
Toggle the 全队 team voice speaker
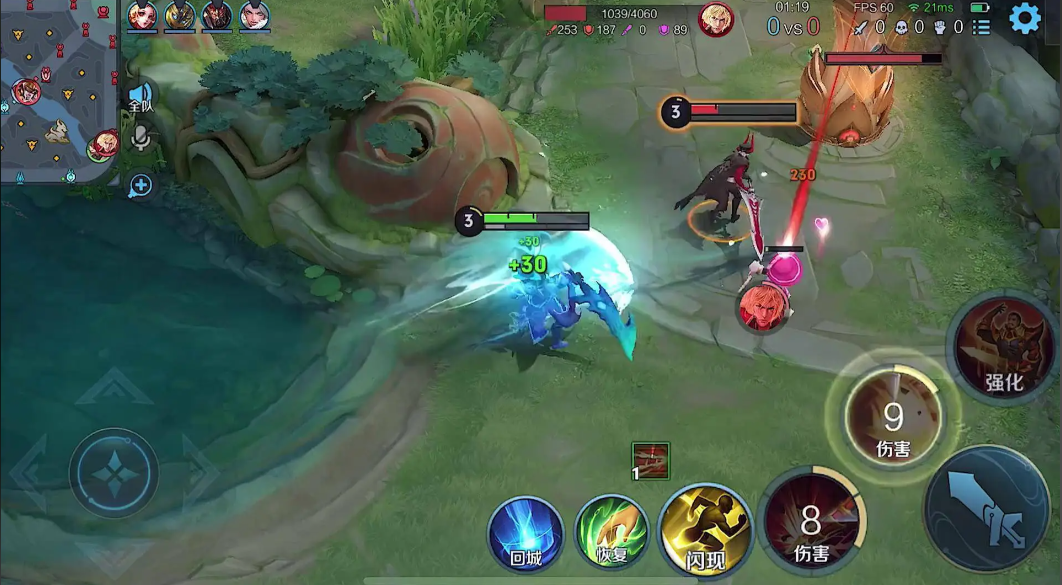(140, 98)
